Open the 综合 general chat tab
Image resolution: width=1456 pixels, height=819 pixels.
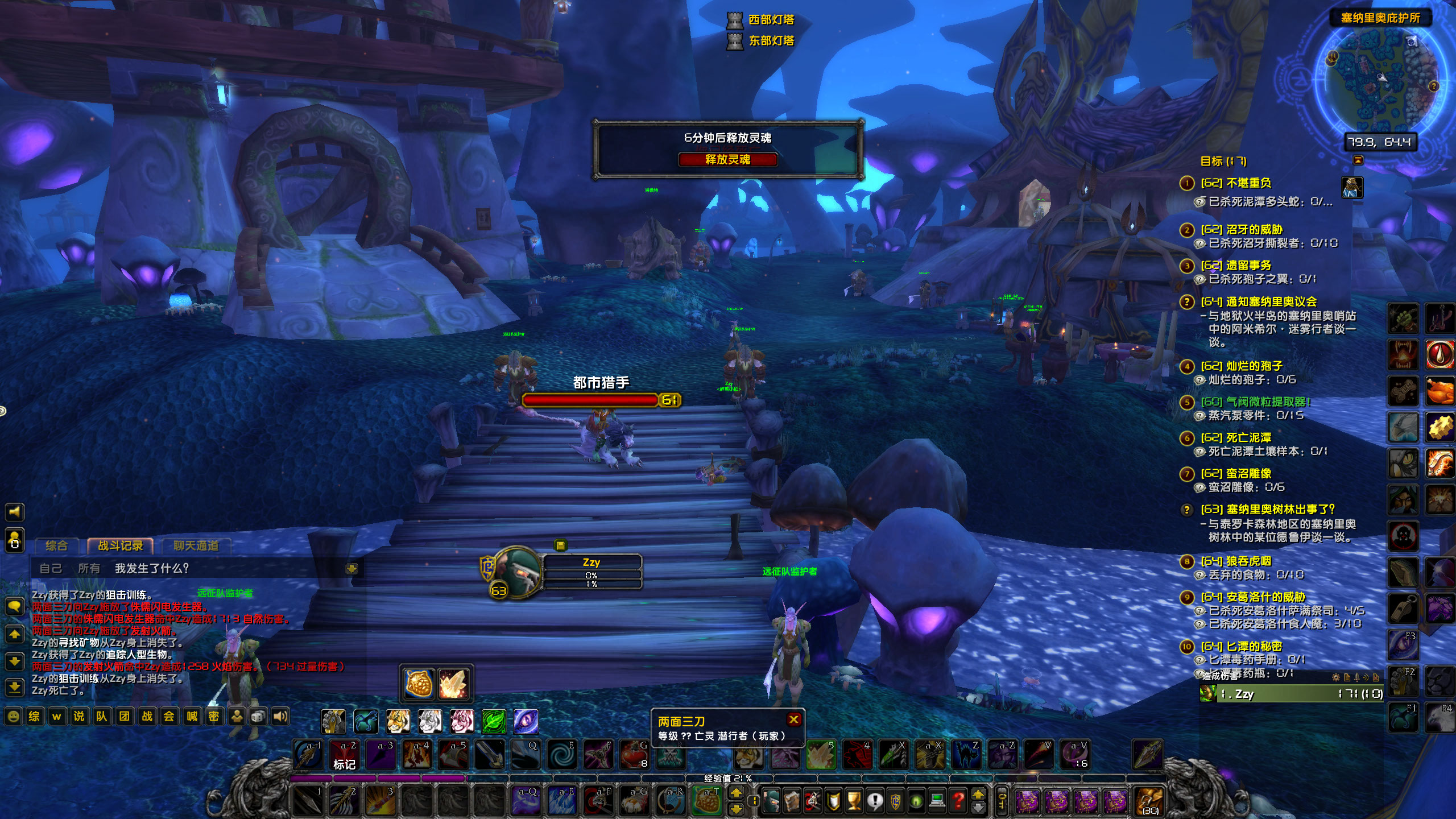[56, 546]
